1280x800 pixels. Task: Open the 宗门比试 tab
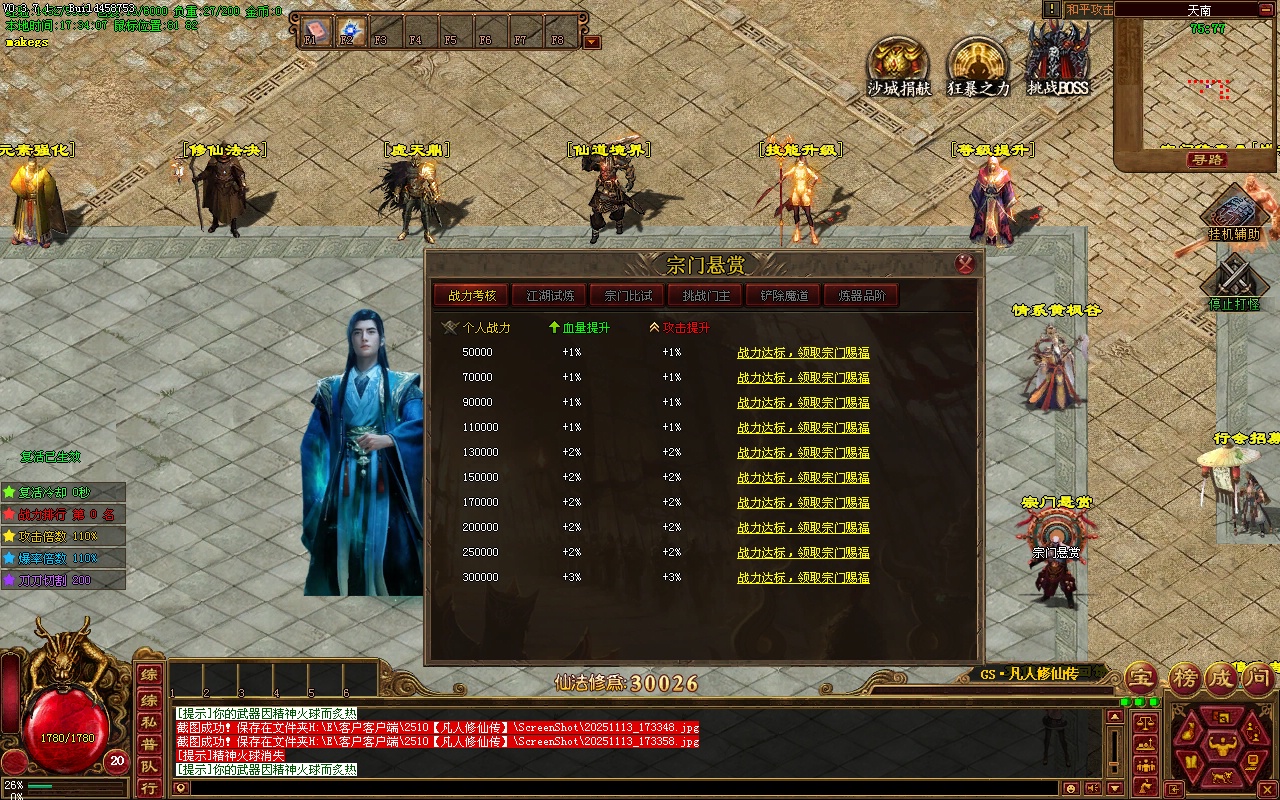(x=627, y=296)
